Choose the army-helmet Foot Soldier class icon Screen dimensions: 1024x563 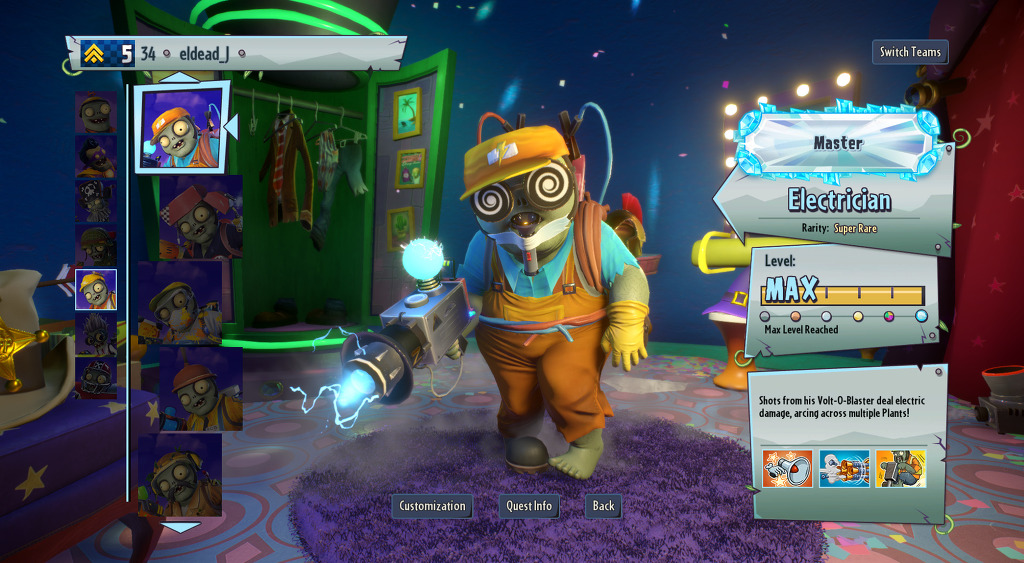point(96,245)
